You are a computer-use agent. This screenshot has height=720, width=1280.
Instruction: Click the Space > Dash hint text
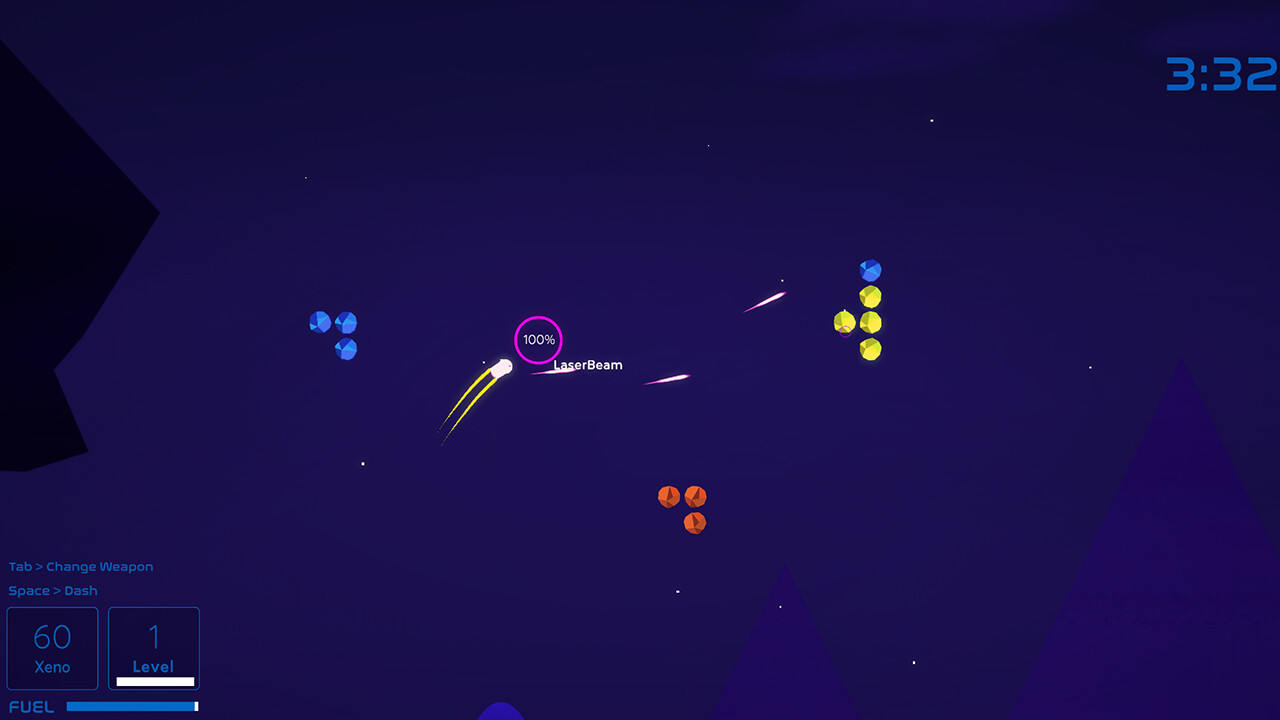(53, 591)
